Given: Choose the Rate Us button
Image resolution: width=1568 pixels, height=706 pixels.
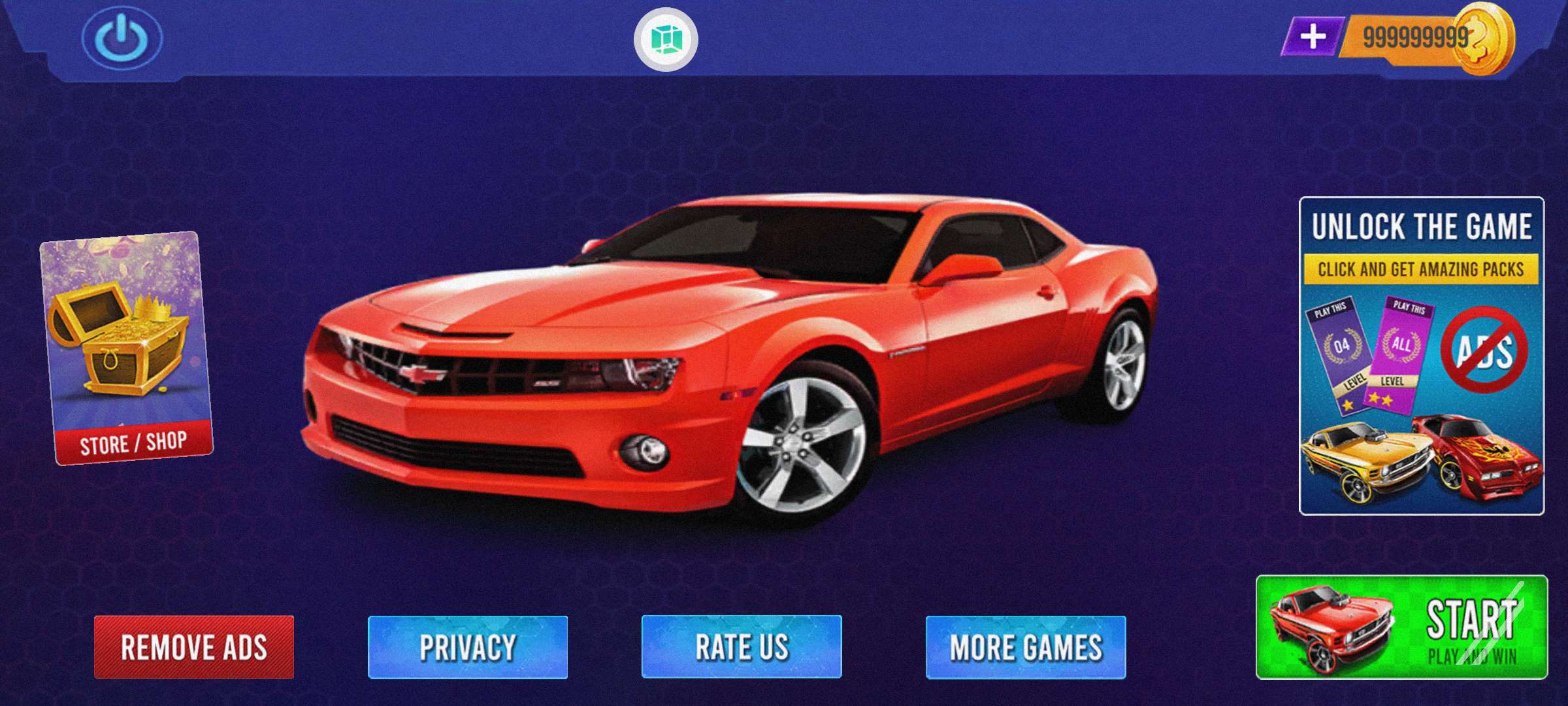Looking at the screenshot, I should (742, 647).
